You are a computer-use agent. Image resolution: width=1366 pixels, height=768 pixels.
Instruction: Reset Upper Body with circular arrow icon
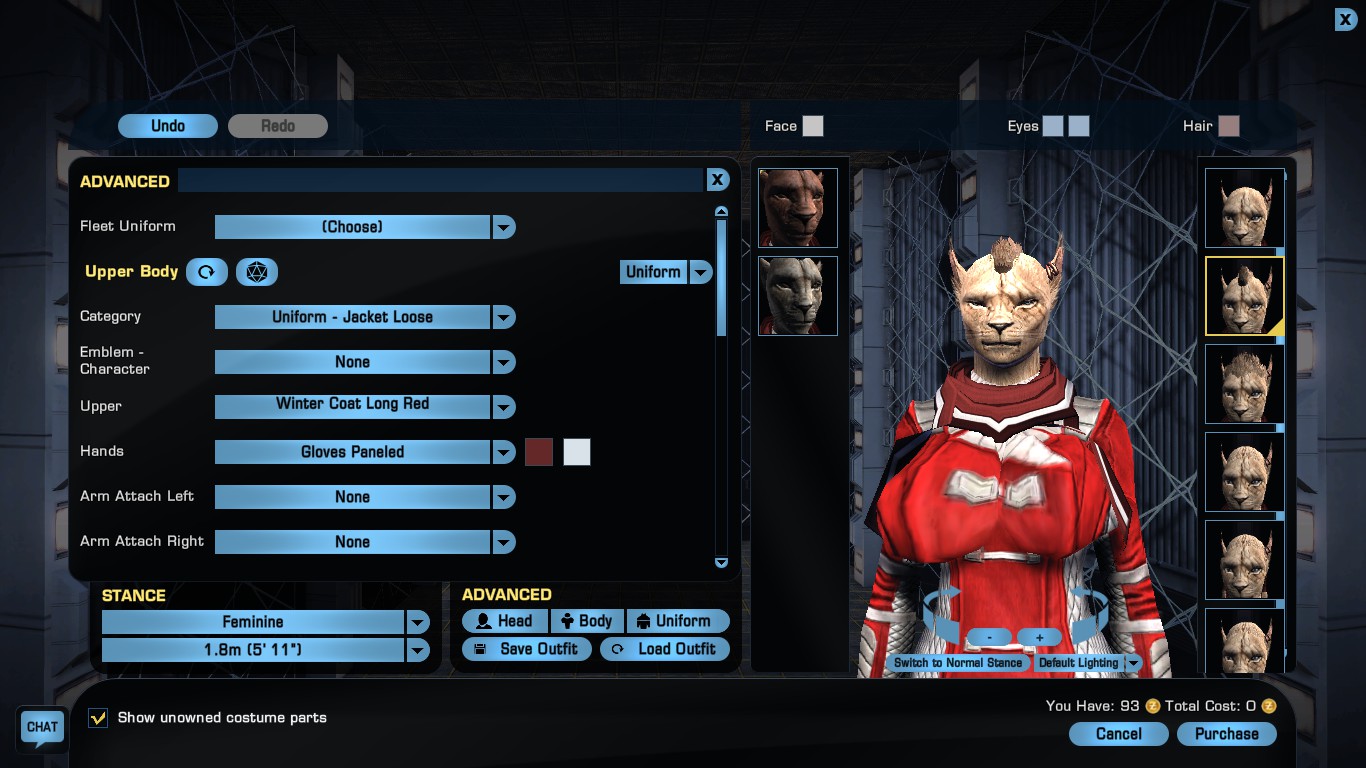tap(207, 272)
